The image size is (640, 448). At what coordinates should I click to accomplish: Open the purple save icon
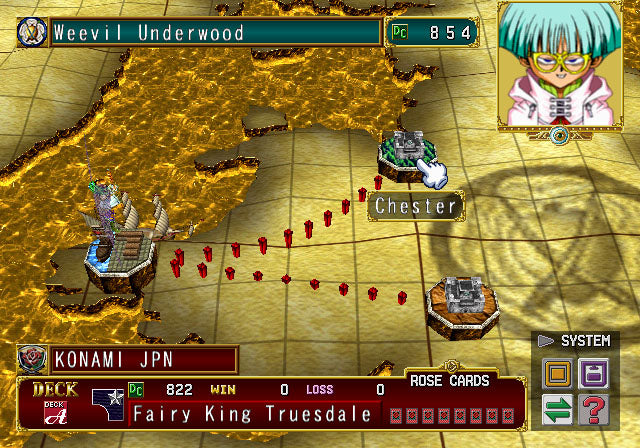(592, 376)
